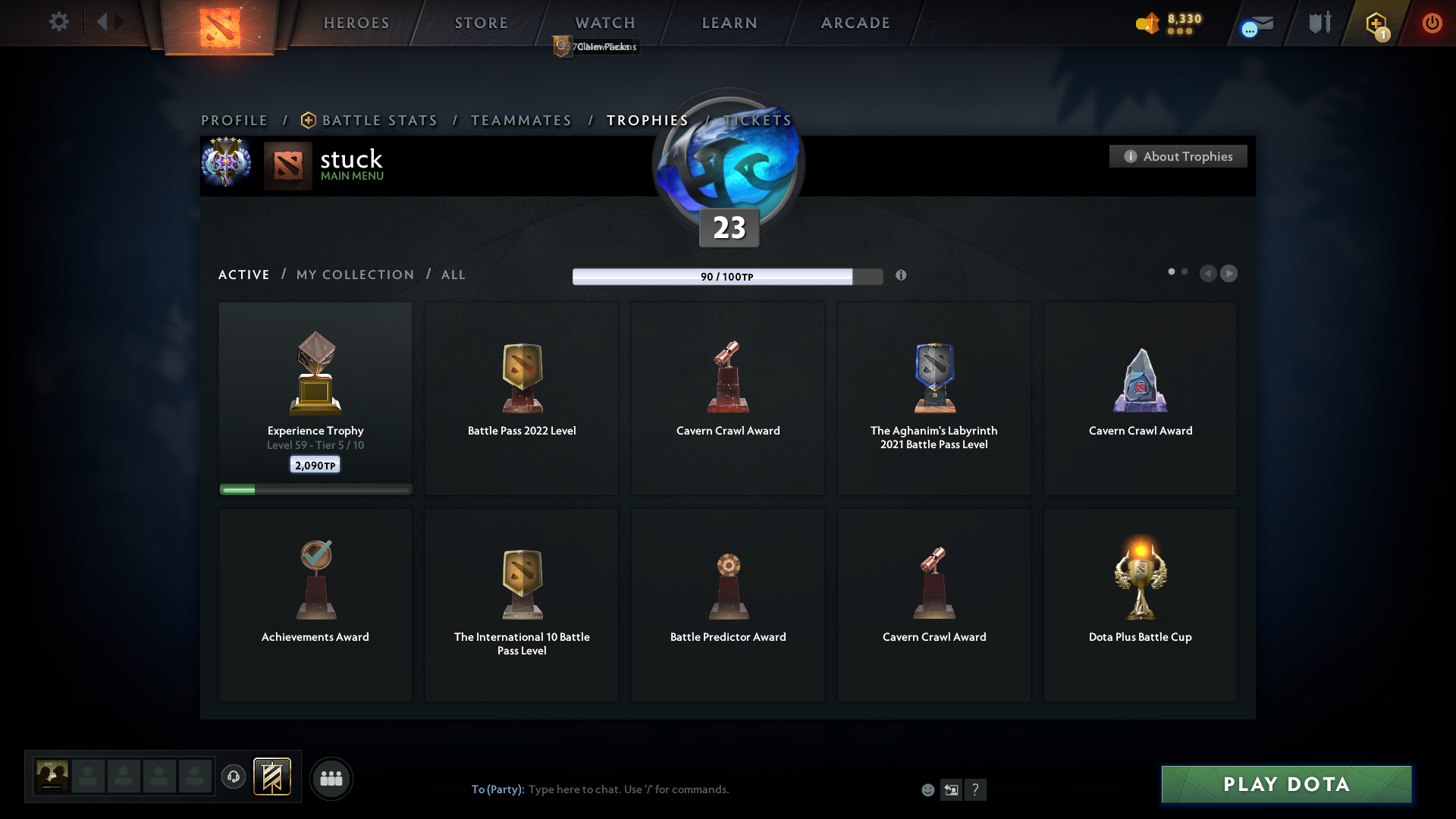Screen dimensions: 1456x819
Task: Open the Dota Plus subscription icon with notification badge
Action: click(1375, 23)
